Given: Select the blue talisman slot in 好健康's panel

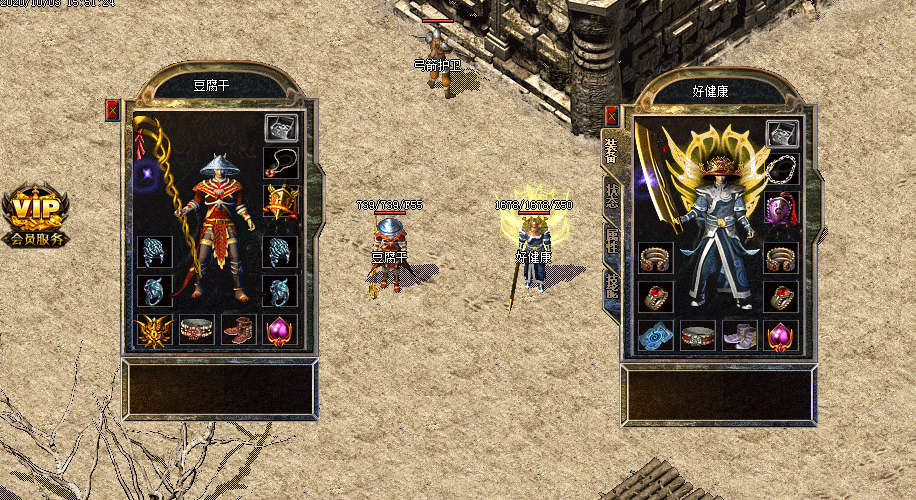Looking at the screenshot, I should coord(656,335).
